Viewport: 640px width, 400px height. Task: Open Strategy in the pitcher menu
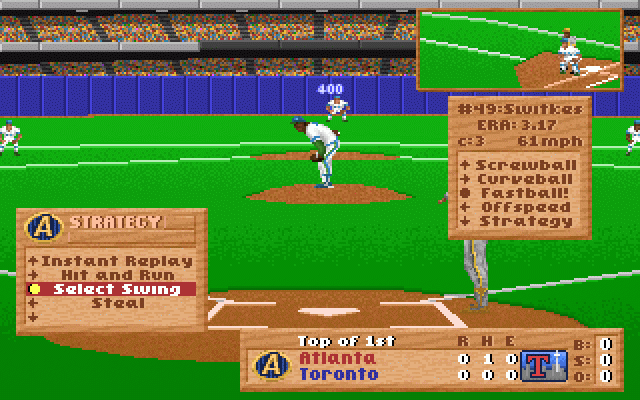coord(522,221)
